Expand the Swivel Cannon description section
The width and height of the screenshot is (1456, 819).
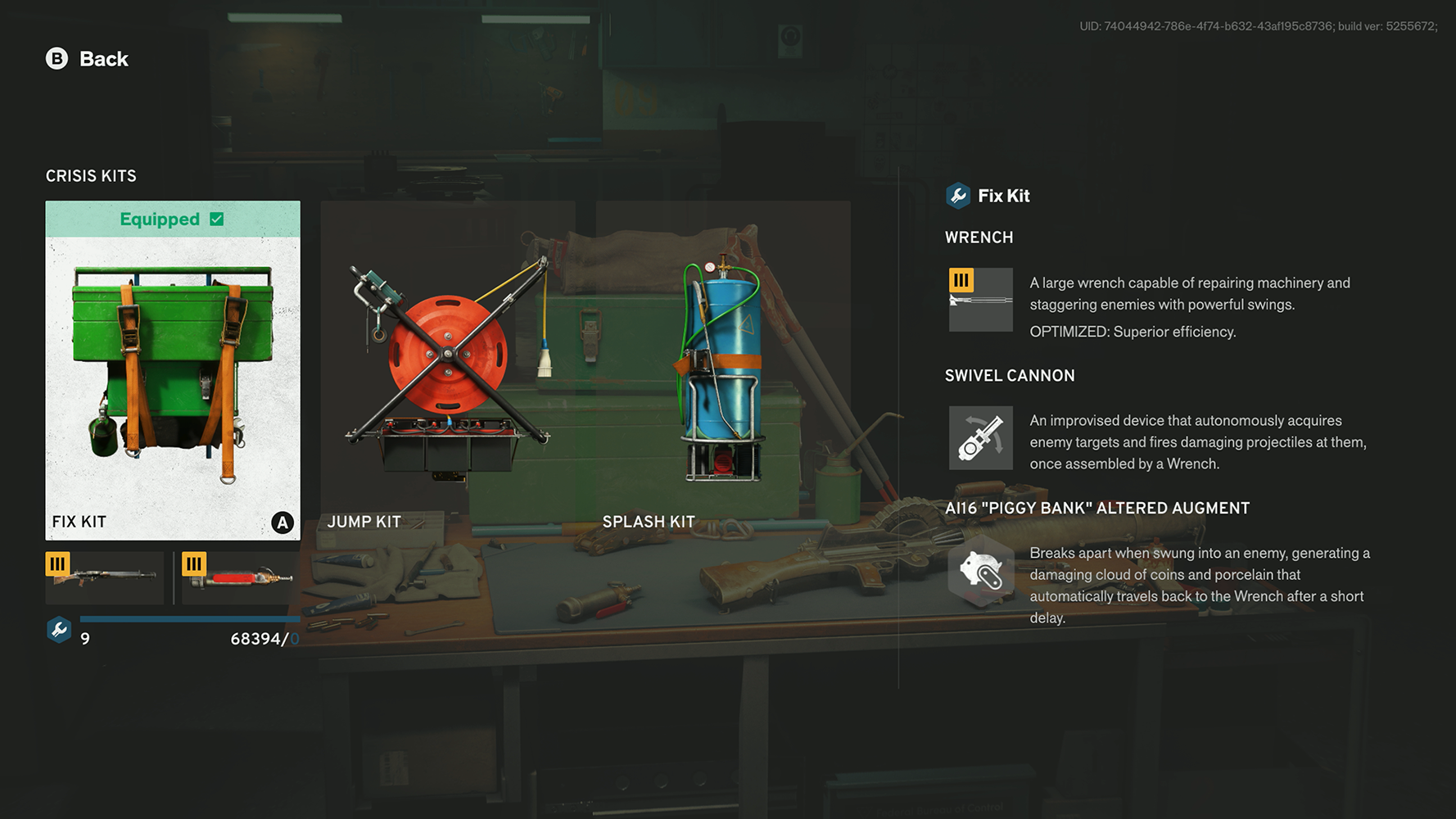coord(1010,375)
